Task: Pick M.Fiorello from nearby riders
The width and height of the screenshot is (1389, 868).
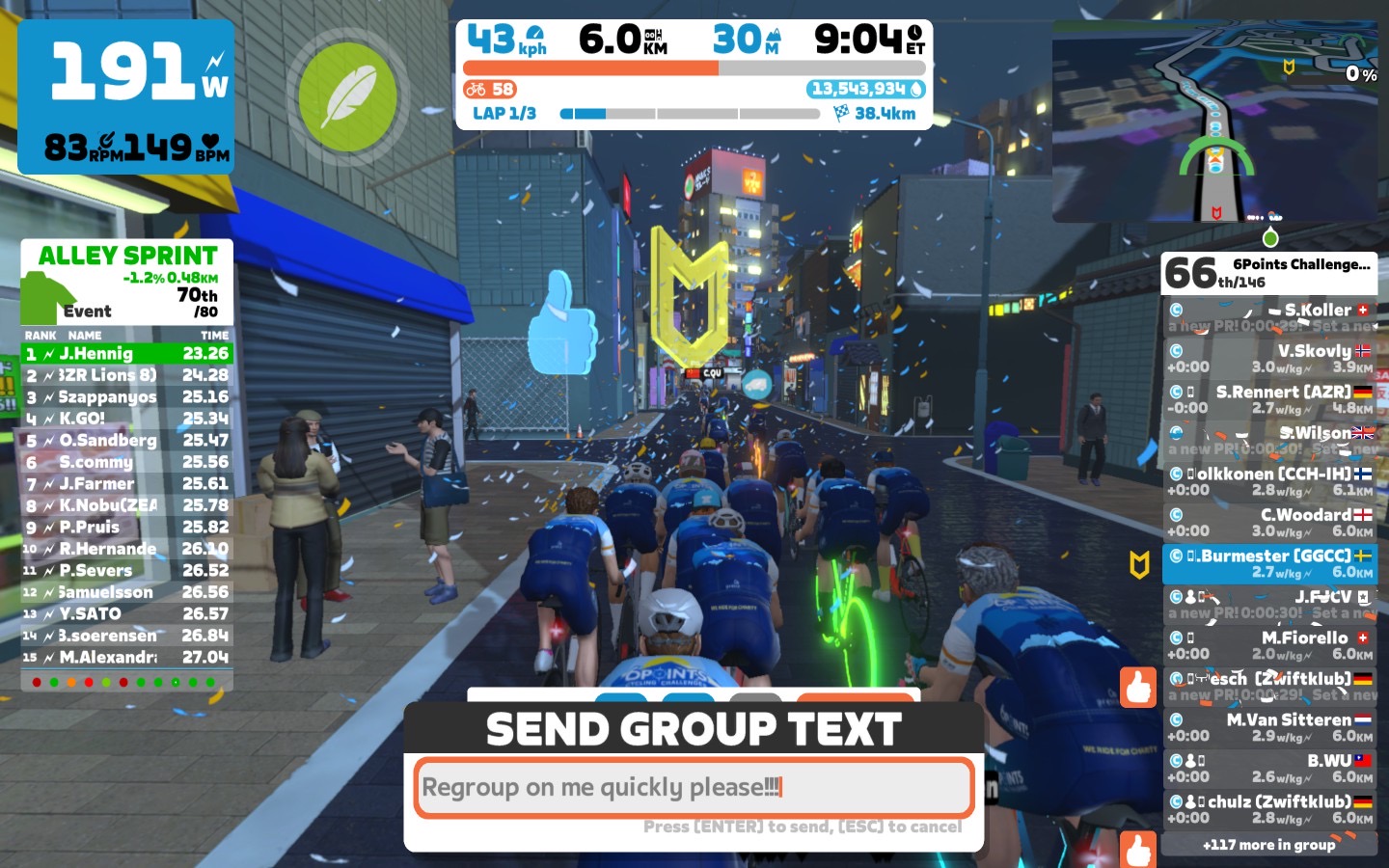Action: click(1269, 645)
